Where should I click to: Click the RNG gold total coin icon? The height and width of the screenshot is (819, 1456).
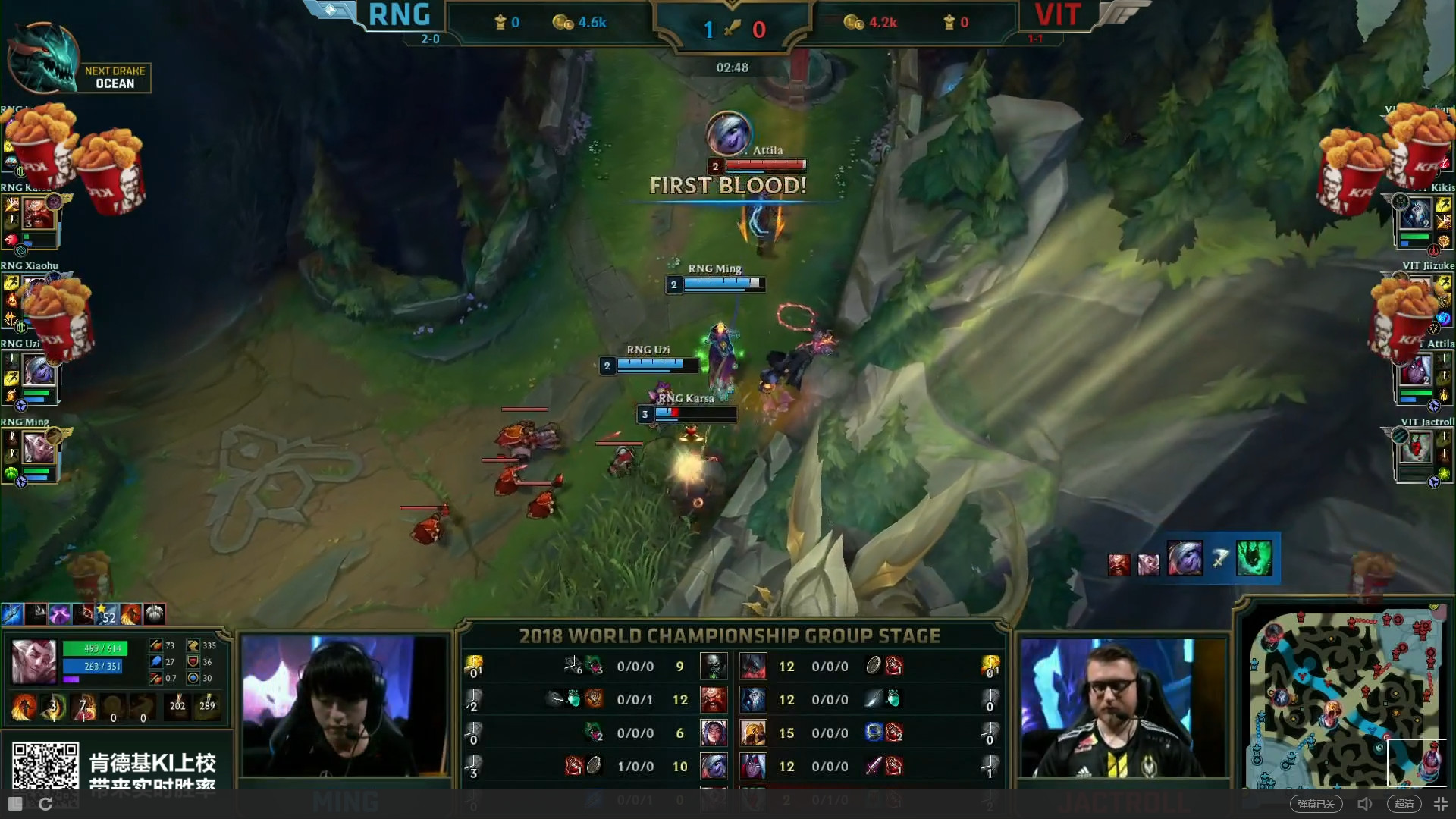563,23
